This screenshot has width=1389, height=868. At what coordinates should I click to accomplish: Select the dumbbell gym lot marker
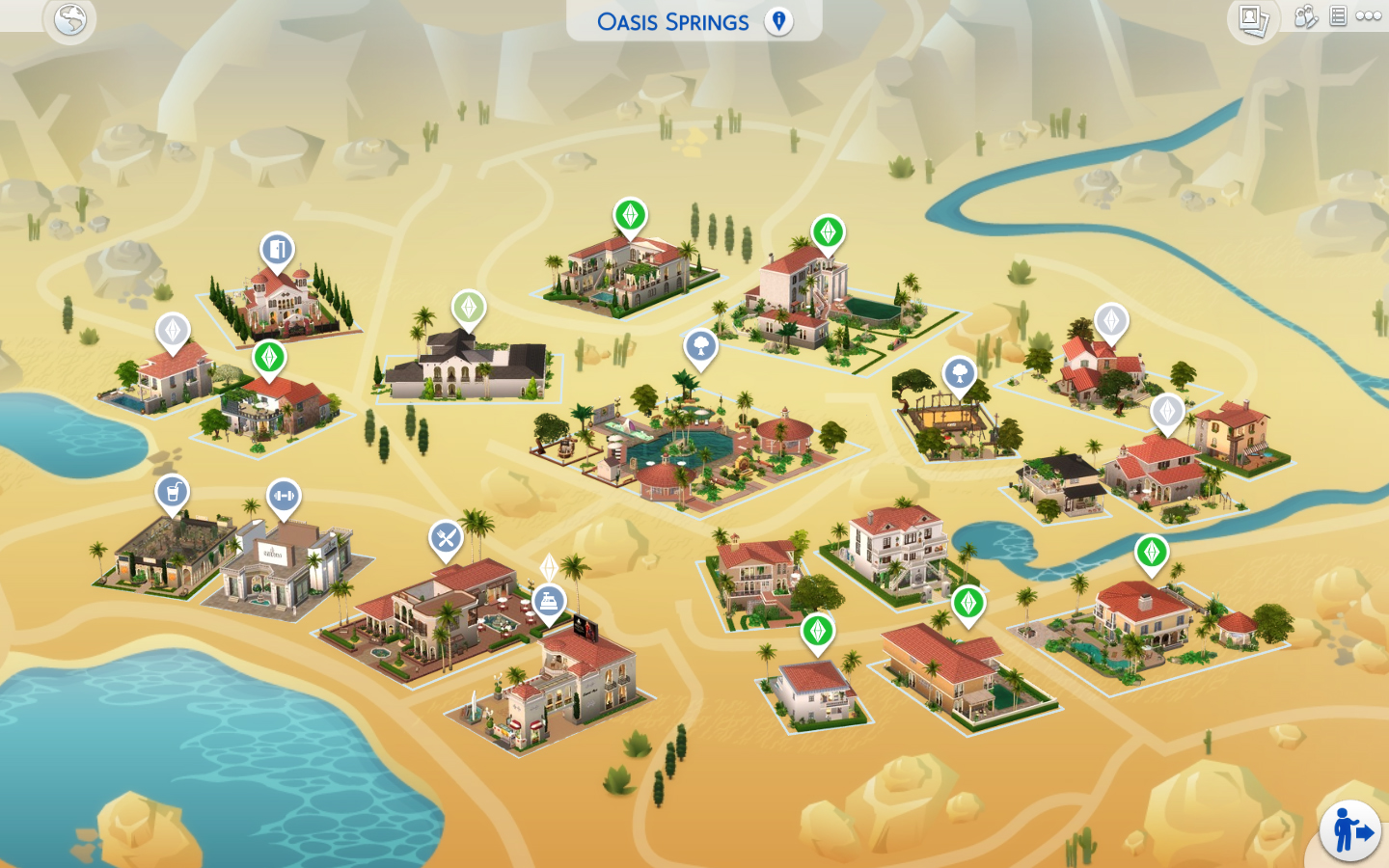click(x=281, y=495)
